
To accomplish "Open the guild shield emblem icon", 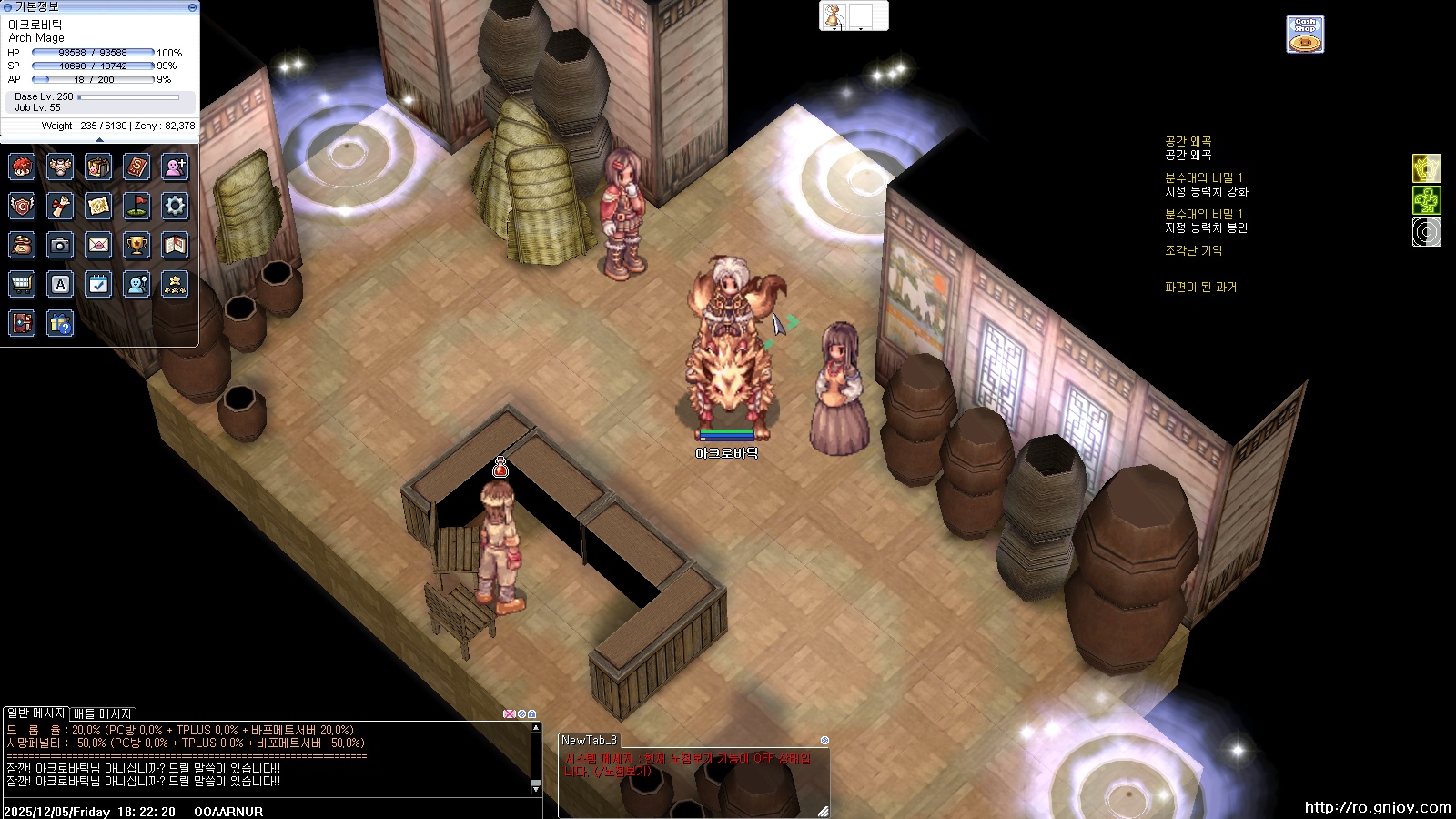I will (x=22, y=206).
